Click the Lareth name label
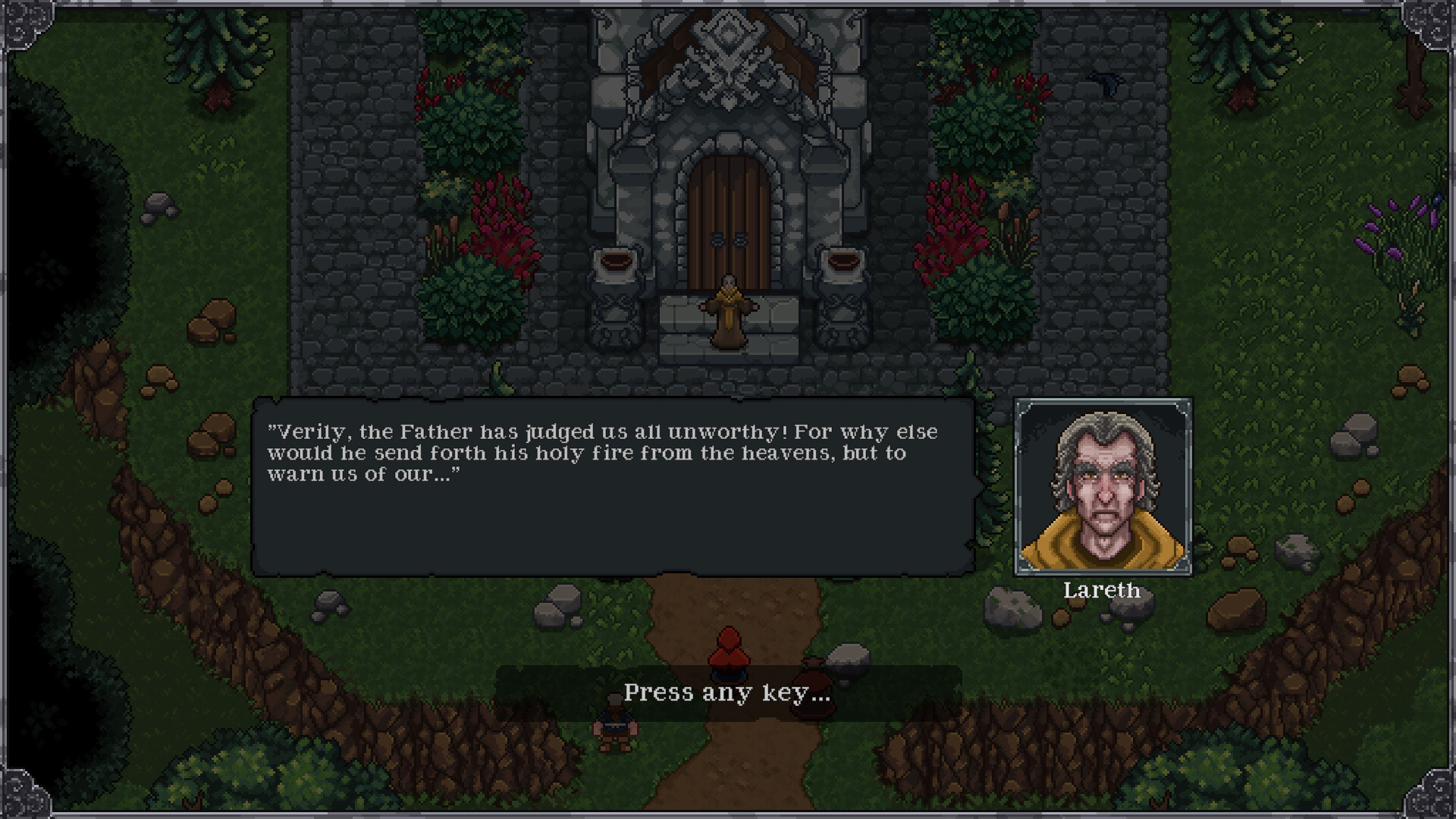1456x819 pixels. pos(1104,591)
